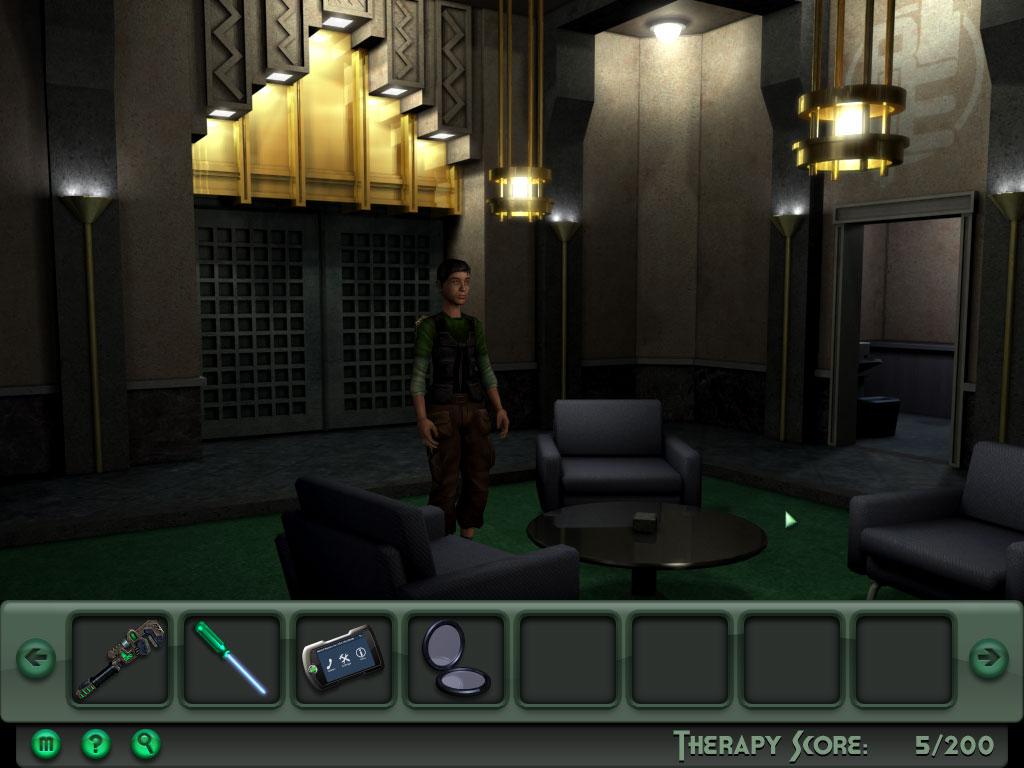Screen dimensions: 1024x768
Task: Activate the magnifying glass examine button
Action: click(x=146, y=743)
